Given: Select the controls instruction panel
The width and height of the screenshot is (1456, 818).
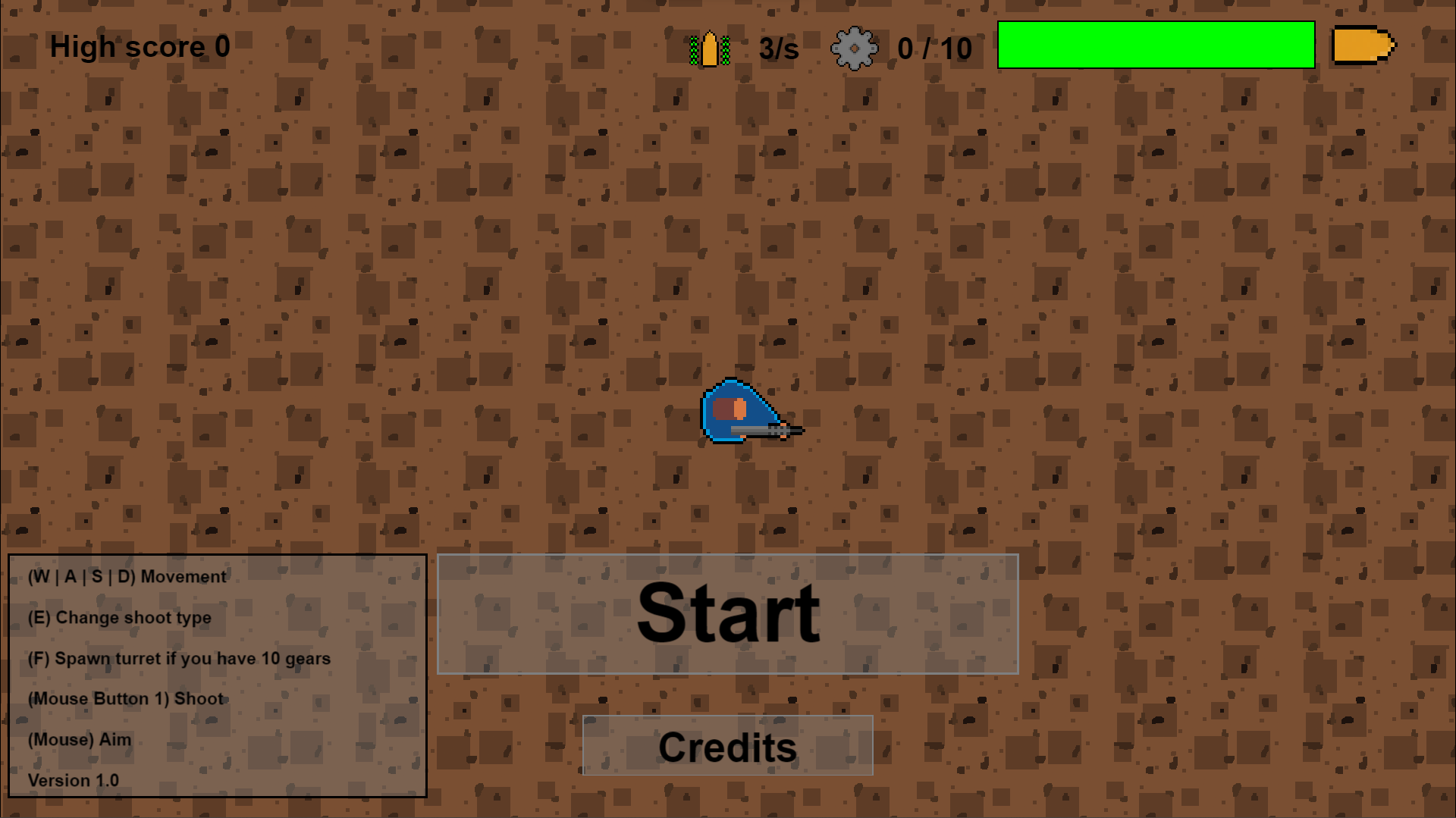Looking at the screenshot, I should click(x=216, y=676).
